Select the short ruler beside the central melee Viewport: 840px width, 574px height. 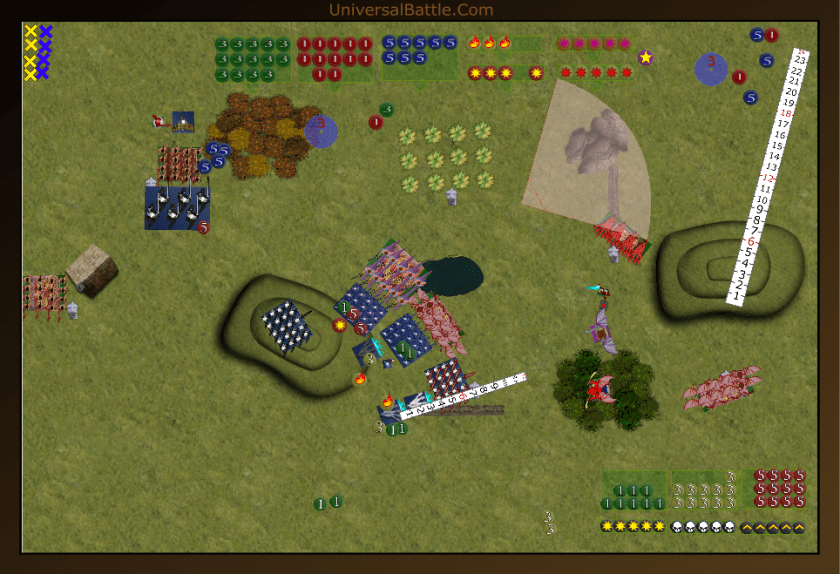point(462,394)
